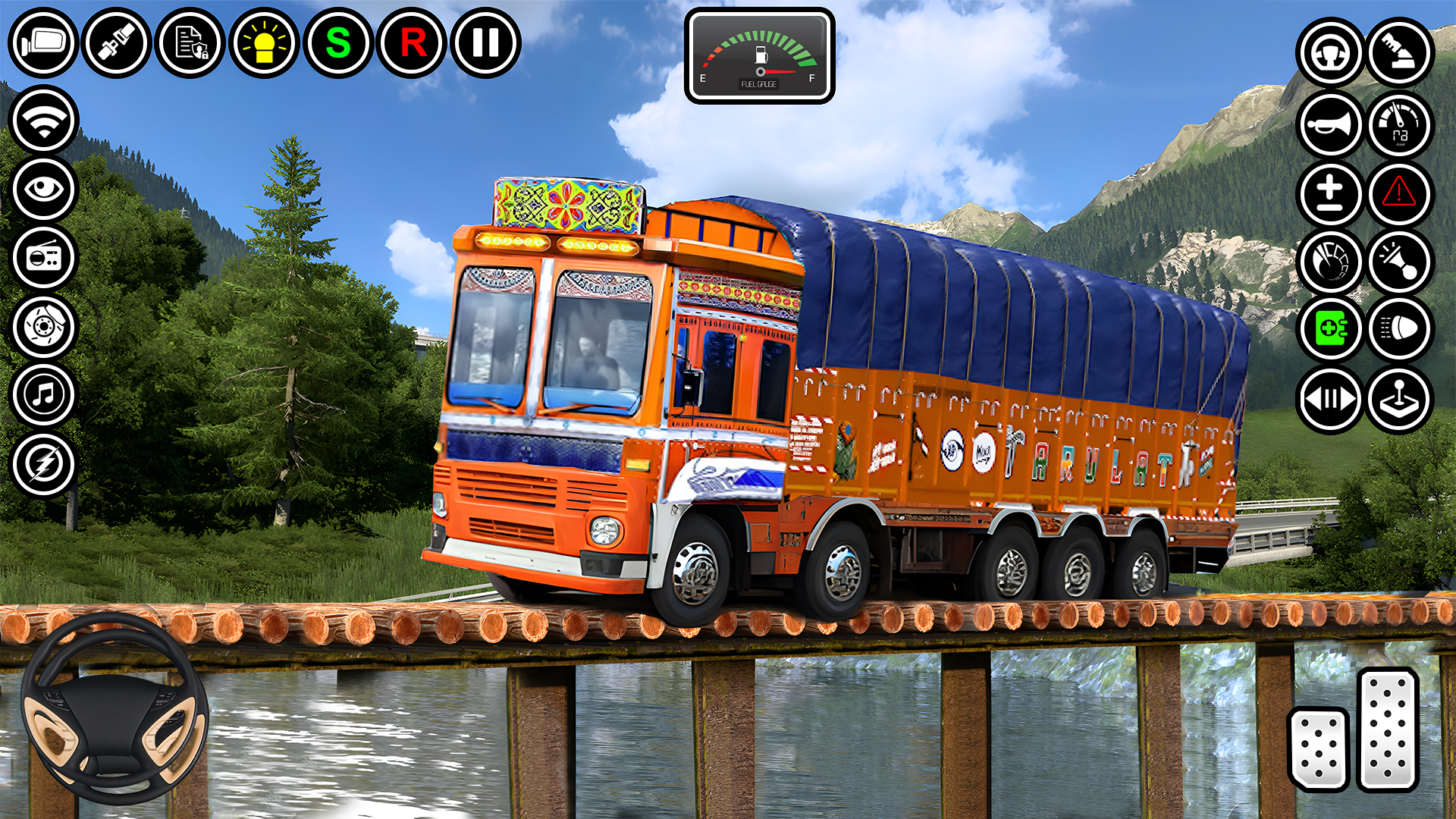Turn on the radio button
Screen dimensions: 1456x819
44,258
